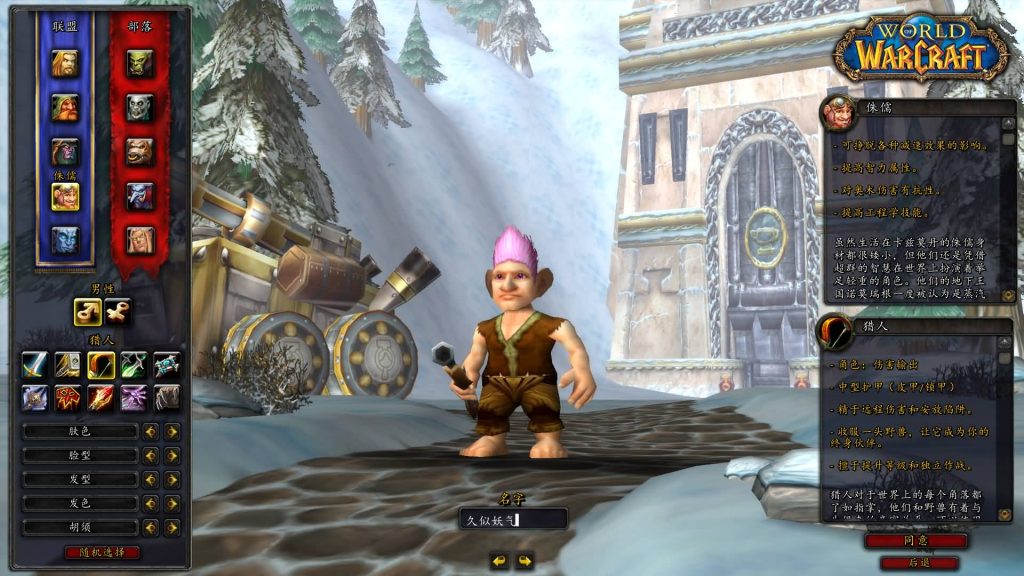Image resolution: width=1024 pixels, height=576 pixels.
Task: Select the Orc race portrait
Action: 140,63
